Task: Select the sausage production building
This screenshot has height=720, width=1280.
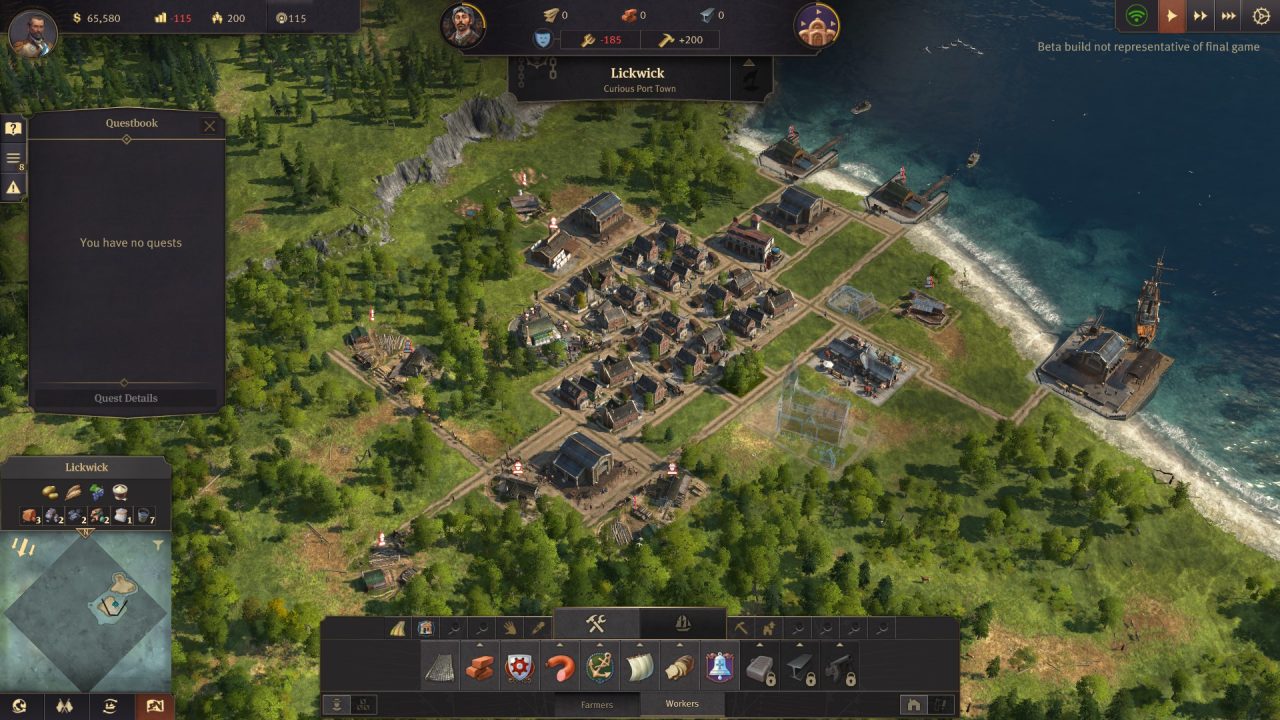Action: [x=560, y=668]
